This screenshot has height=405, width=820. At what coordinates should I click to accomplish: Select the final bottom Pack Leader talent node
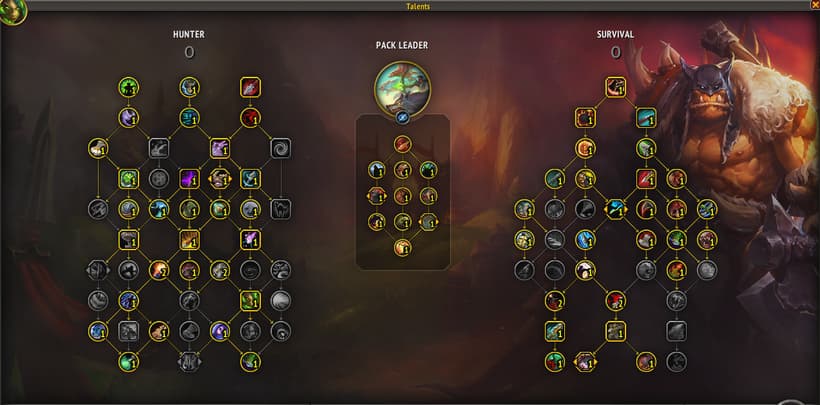point(402,247)
